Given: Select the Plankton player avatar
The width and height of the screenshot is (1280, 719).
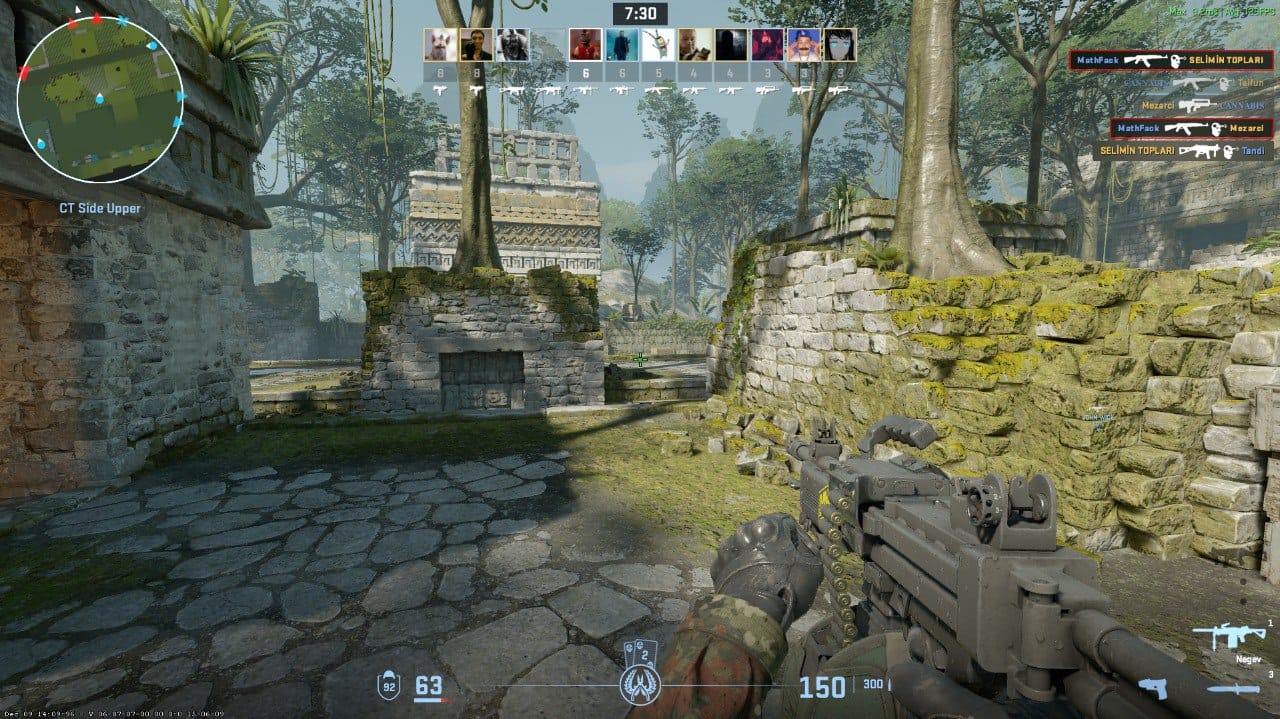Looking at the screenshot, I should tap(658, 45).
